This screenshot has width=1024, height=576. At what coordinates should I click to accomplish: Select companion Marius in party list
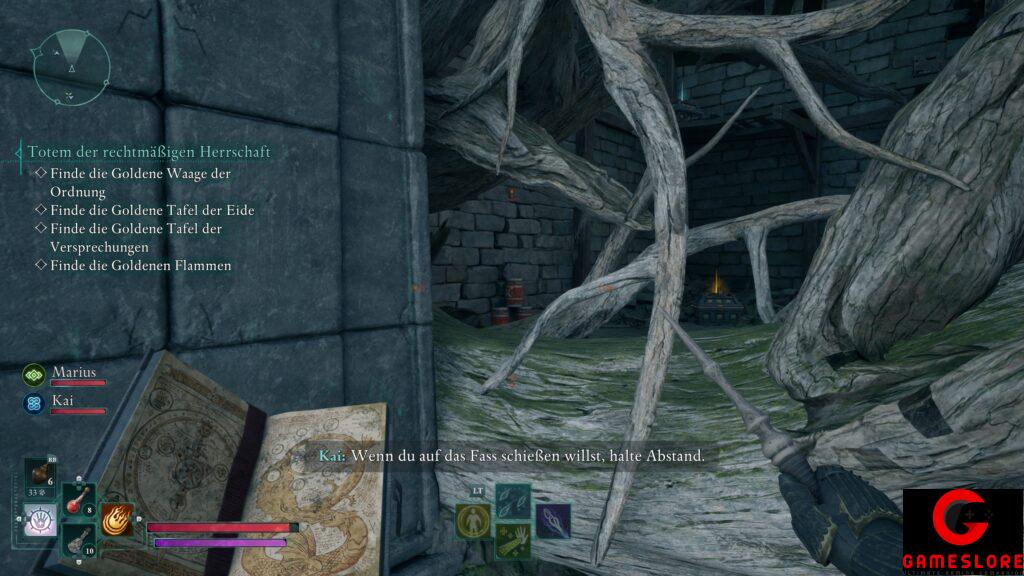(x=76, y=373)
